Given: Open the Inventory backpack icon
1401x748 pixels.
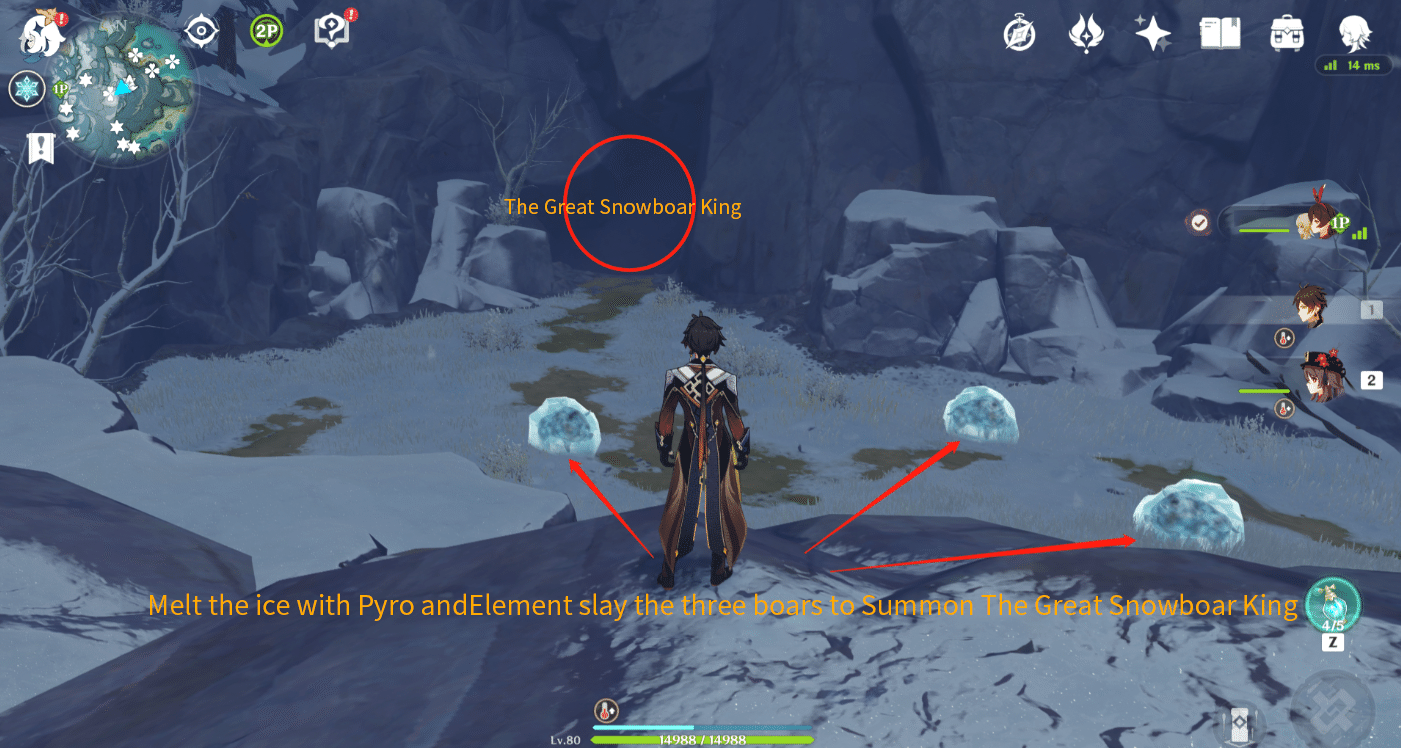Looking at the screenshot, I should pos(1286,33).
